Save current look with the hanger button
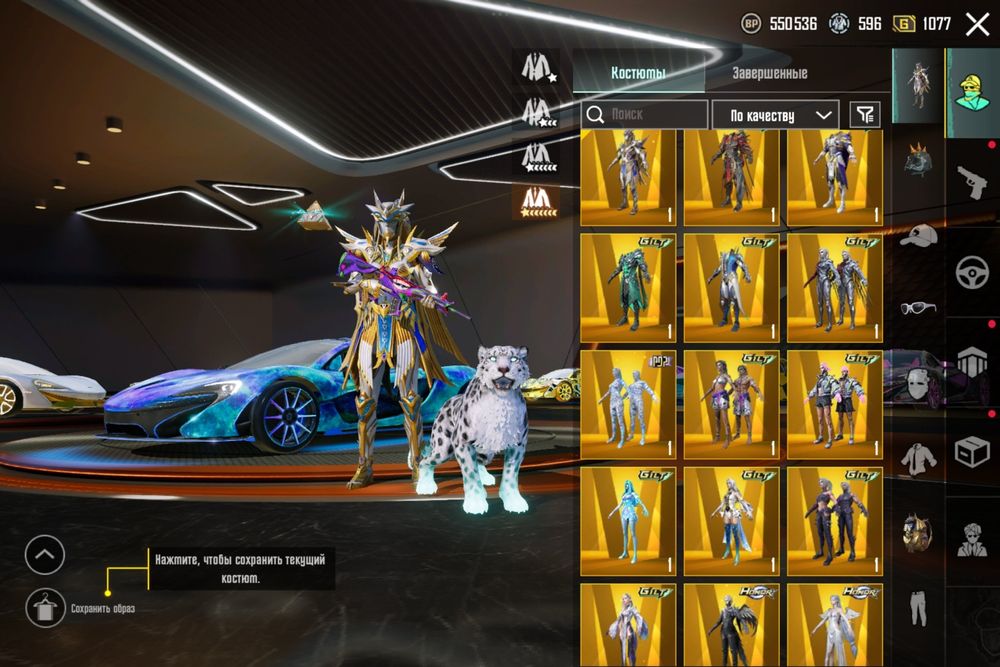This screenshot has width=1000, height=667. pyautogui.click(x=45, y=607)
